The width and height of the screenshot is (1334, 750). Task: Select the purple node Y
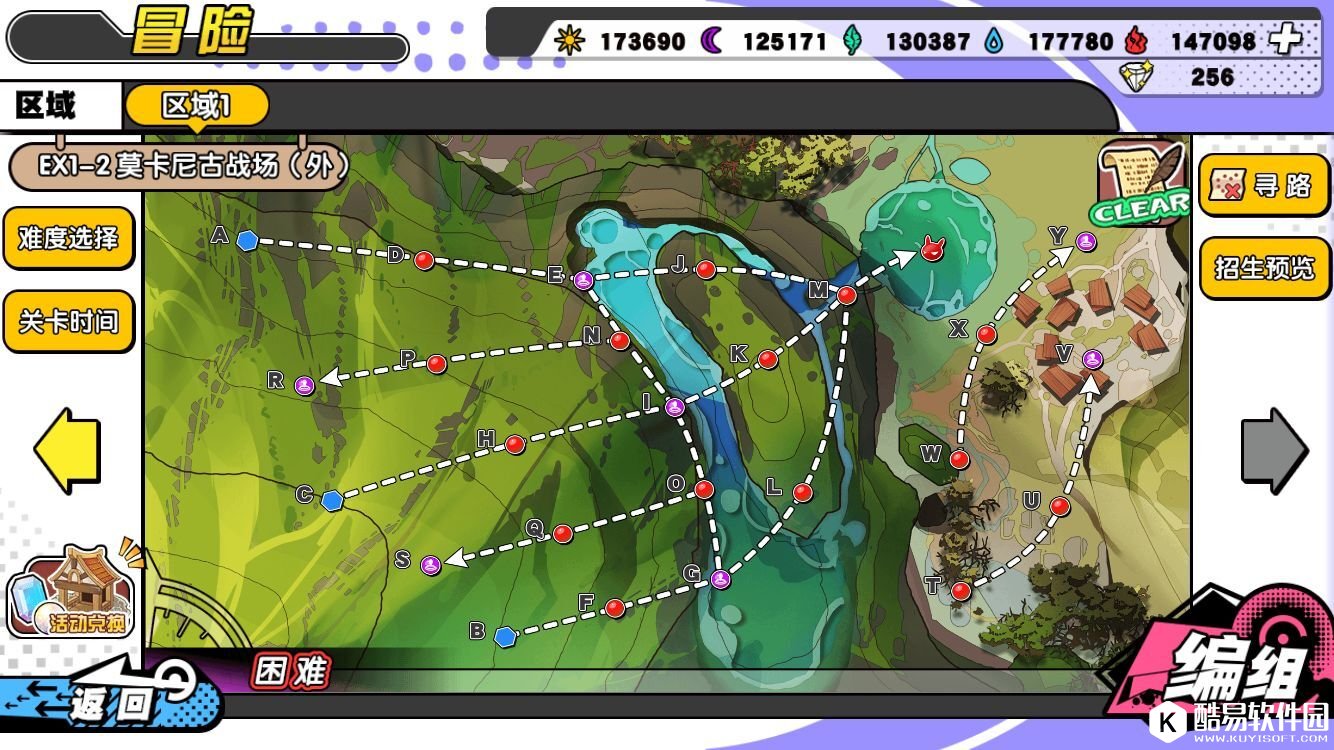[x=1087, y=241]
